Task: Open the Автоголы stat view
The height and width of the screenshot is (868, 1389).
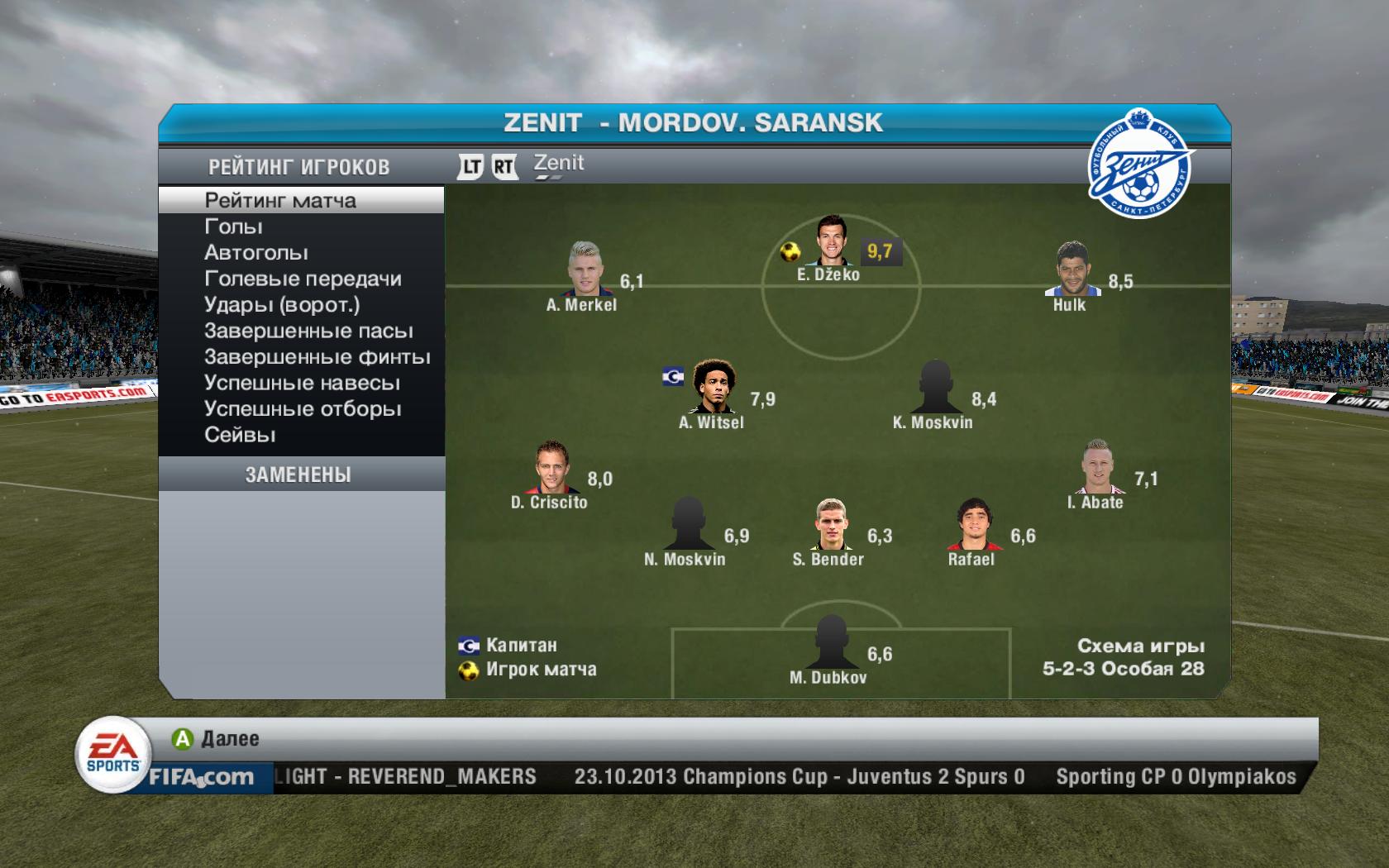Action: click(255, 253)
